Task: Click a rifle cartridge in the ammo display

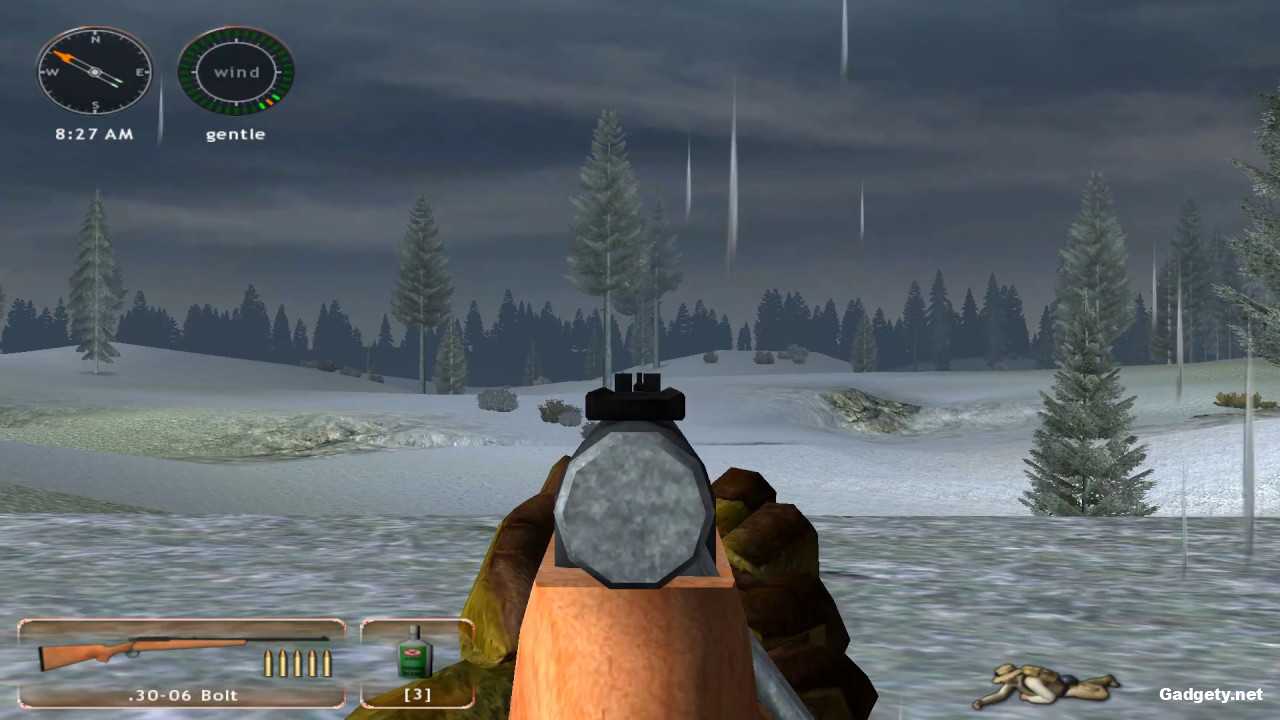Action: pyautogui.click(x=297, y=662)
